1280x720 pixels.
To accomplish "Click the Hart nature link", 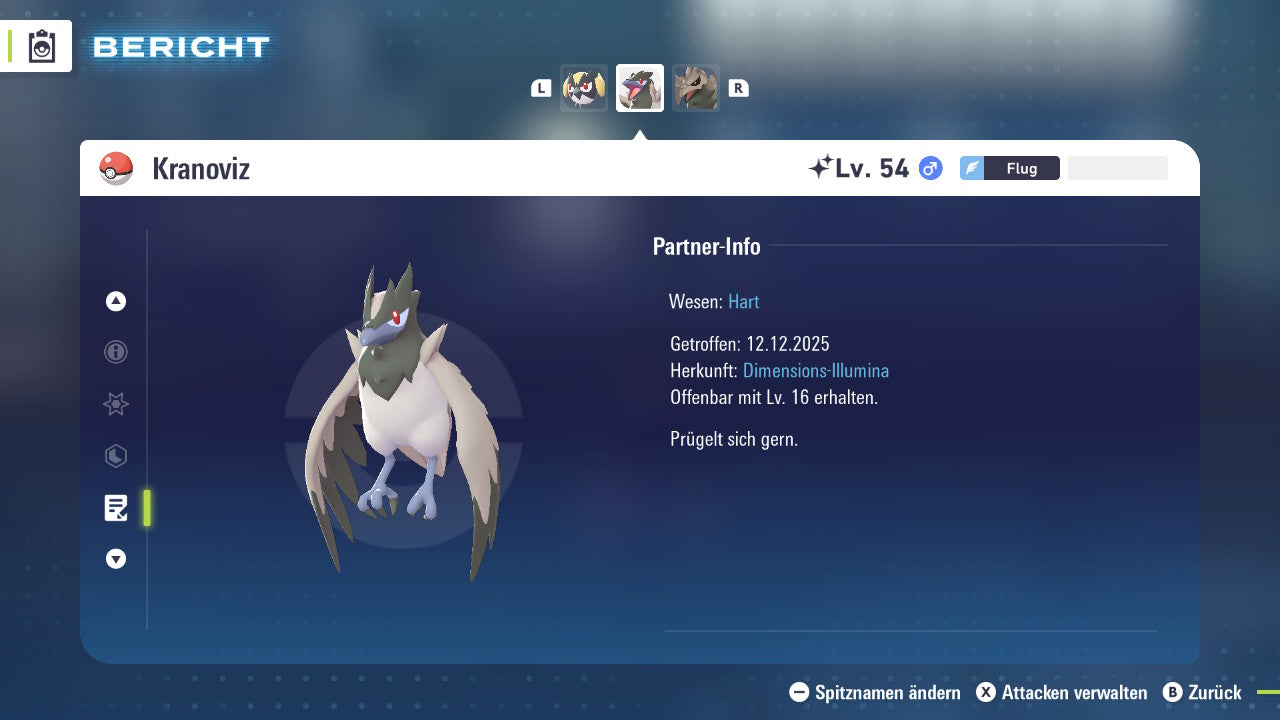I will [743, 301].
